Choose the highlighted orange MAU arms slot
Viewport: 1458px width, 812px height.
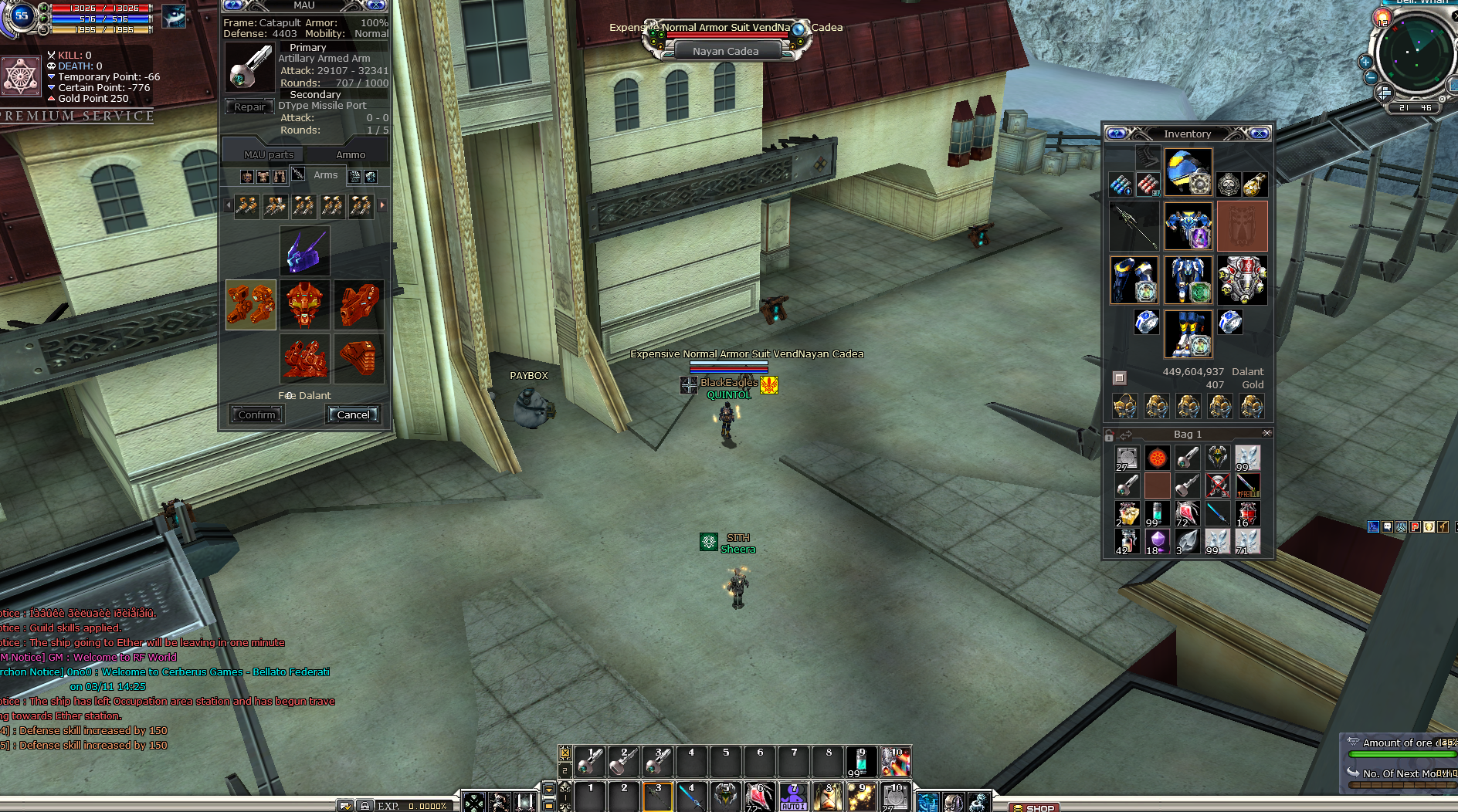point(251,305)
